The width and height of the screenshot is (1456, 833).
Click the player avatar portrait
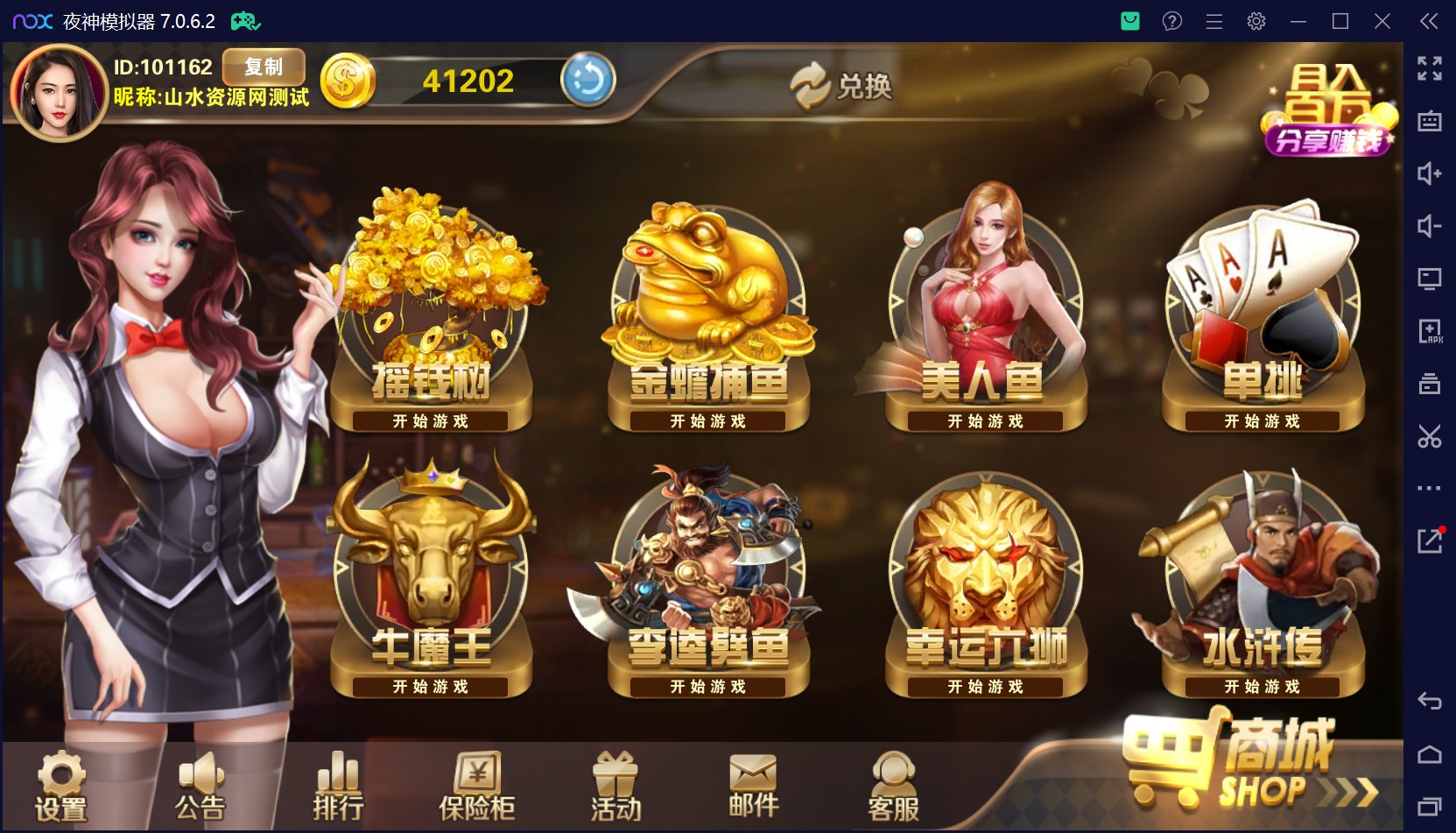(x=57, y=91)
